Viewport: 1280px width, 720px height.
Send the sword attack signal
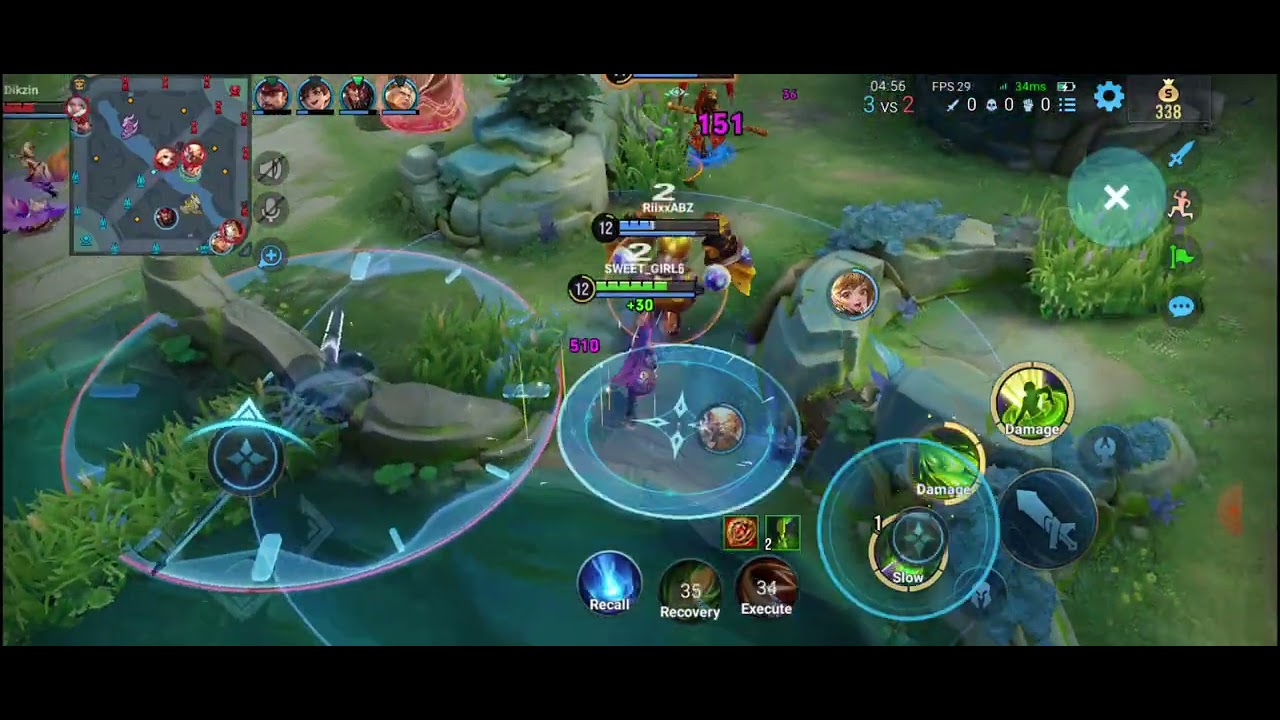click(x=1181, y=154)
